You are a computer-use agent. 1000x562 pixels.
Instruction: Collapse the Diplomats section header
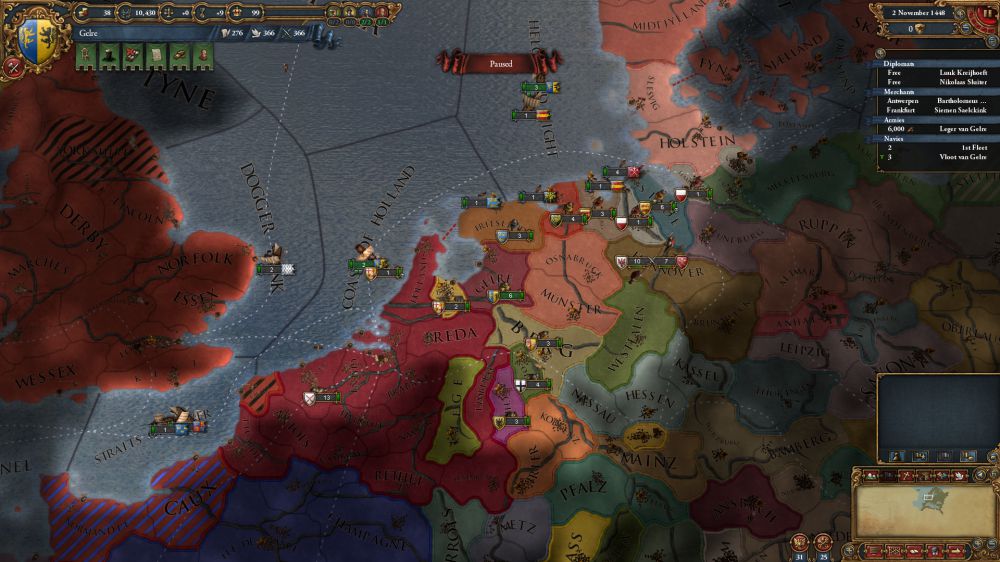coord(898,63)
